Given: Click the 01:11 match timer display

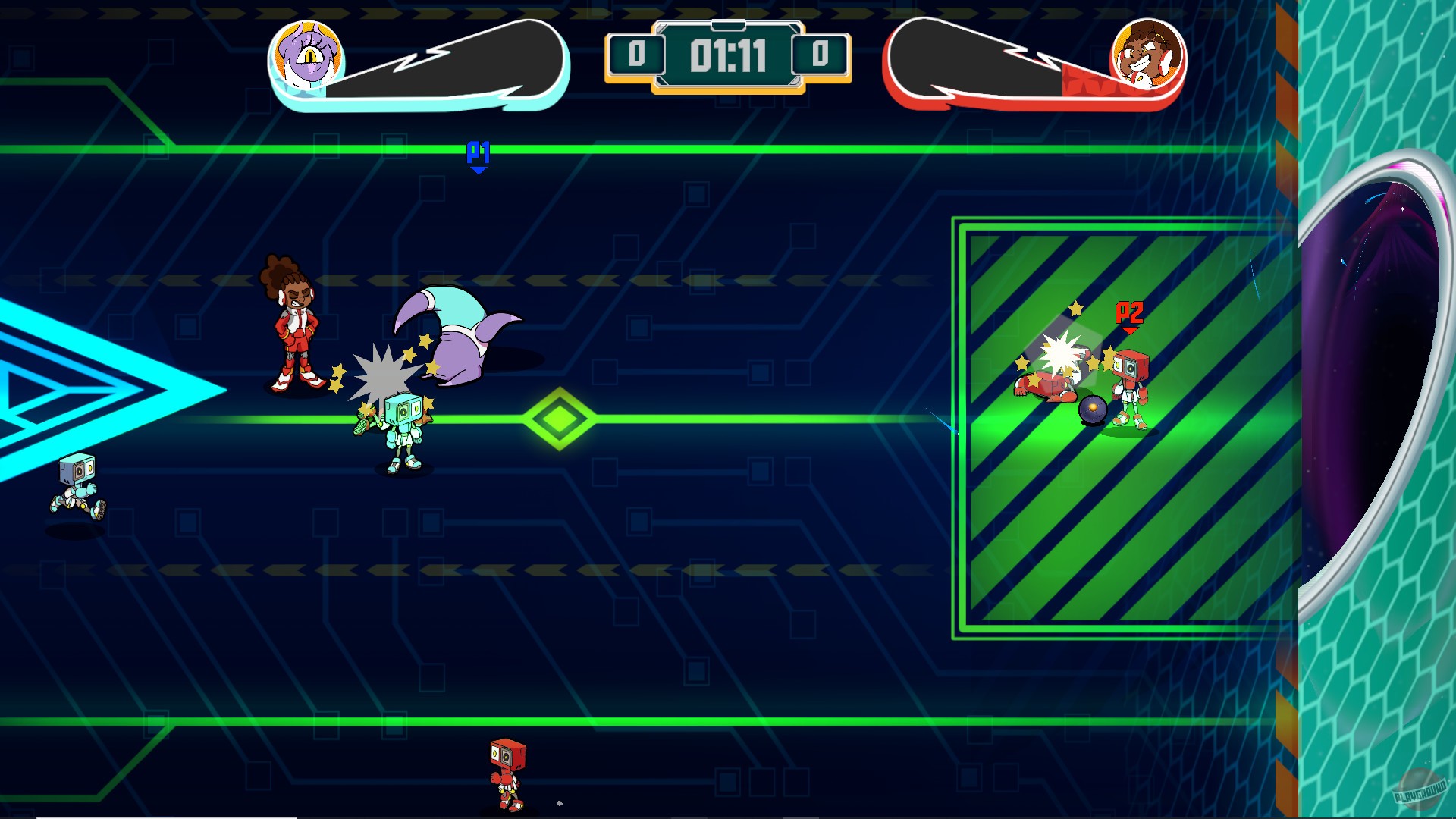Looking at the screenshot, I should (727, 54).
